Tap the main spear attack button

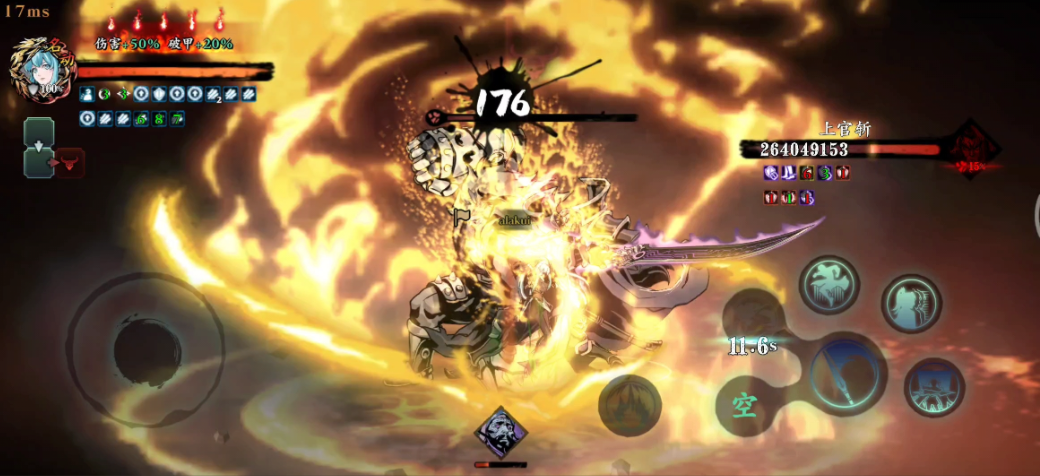coord(846,373)
